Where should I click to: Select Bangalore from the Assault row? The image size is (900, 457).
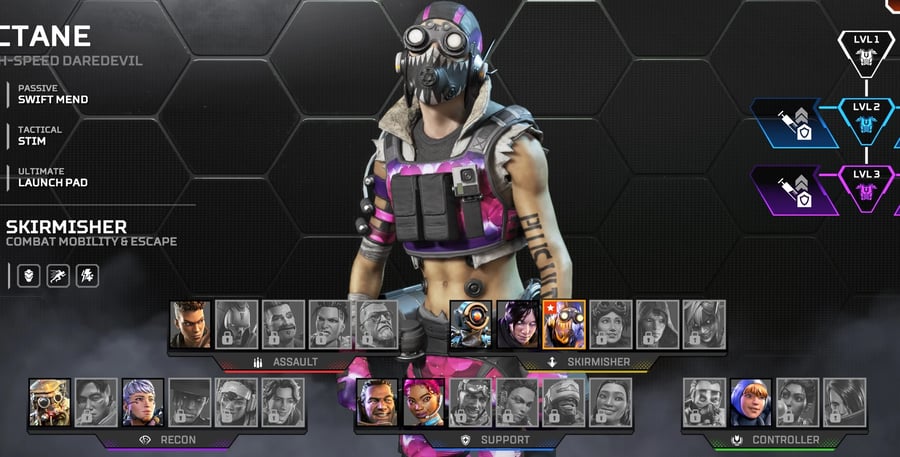190,325
